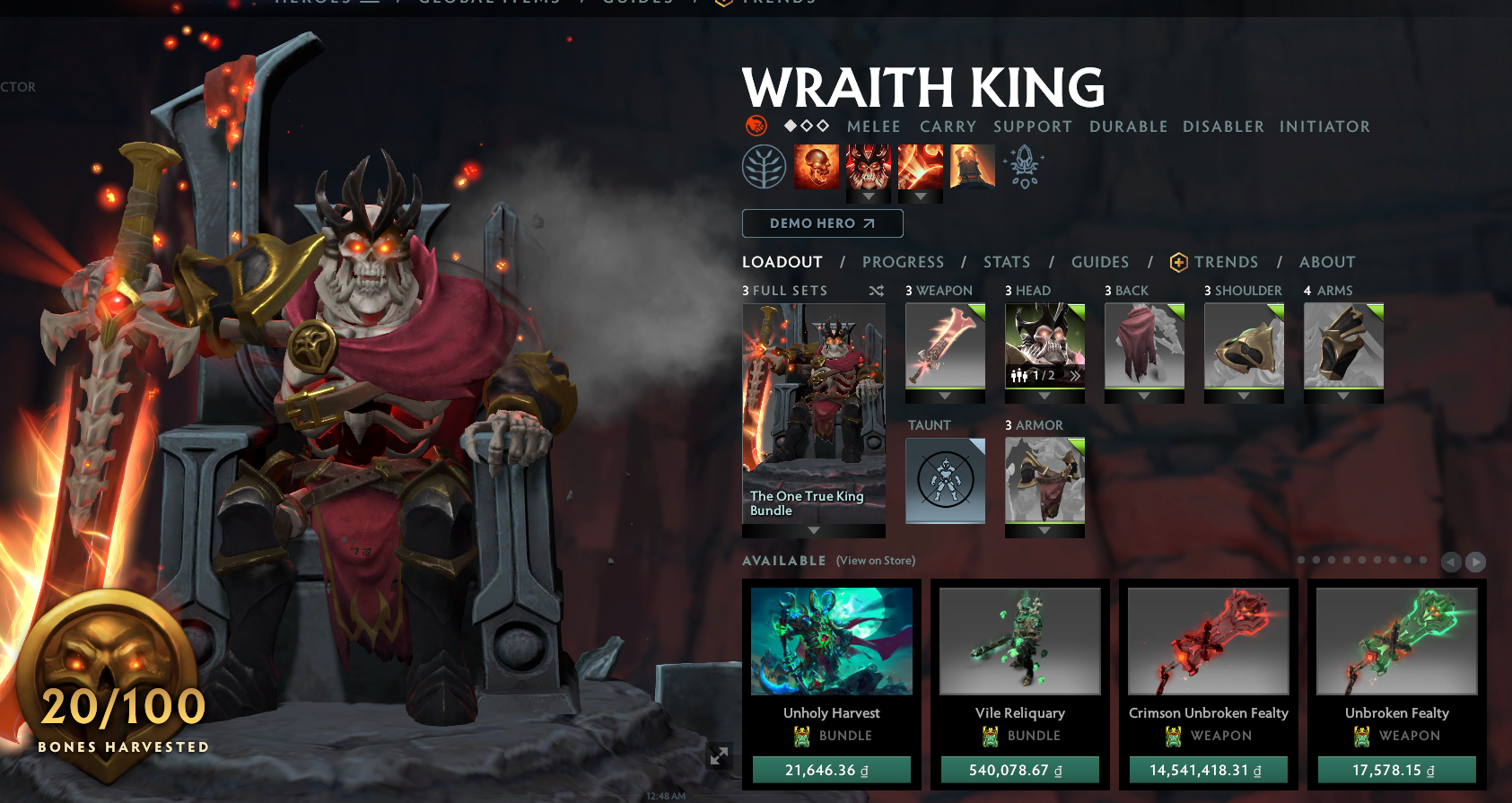Click the no-taunt icon in the Taunt slot
Screen dimensions: 1512x803
944,481
